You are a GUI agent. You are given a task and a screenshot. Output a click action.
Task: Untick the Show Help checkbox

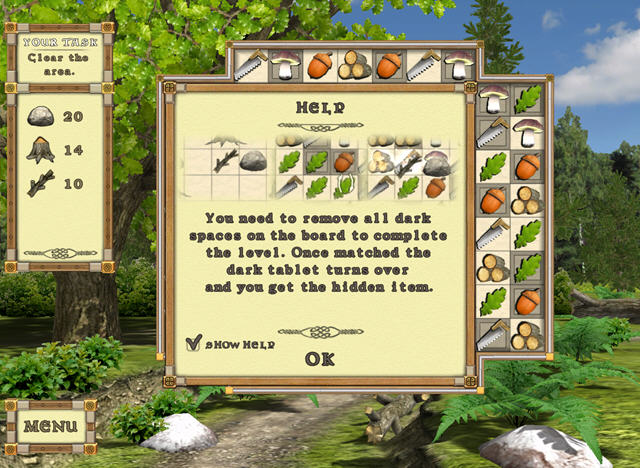(x=194, y=343)
